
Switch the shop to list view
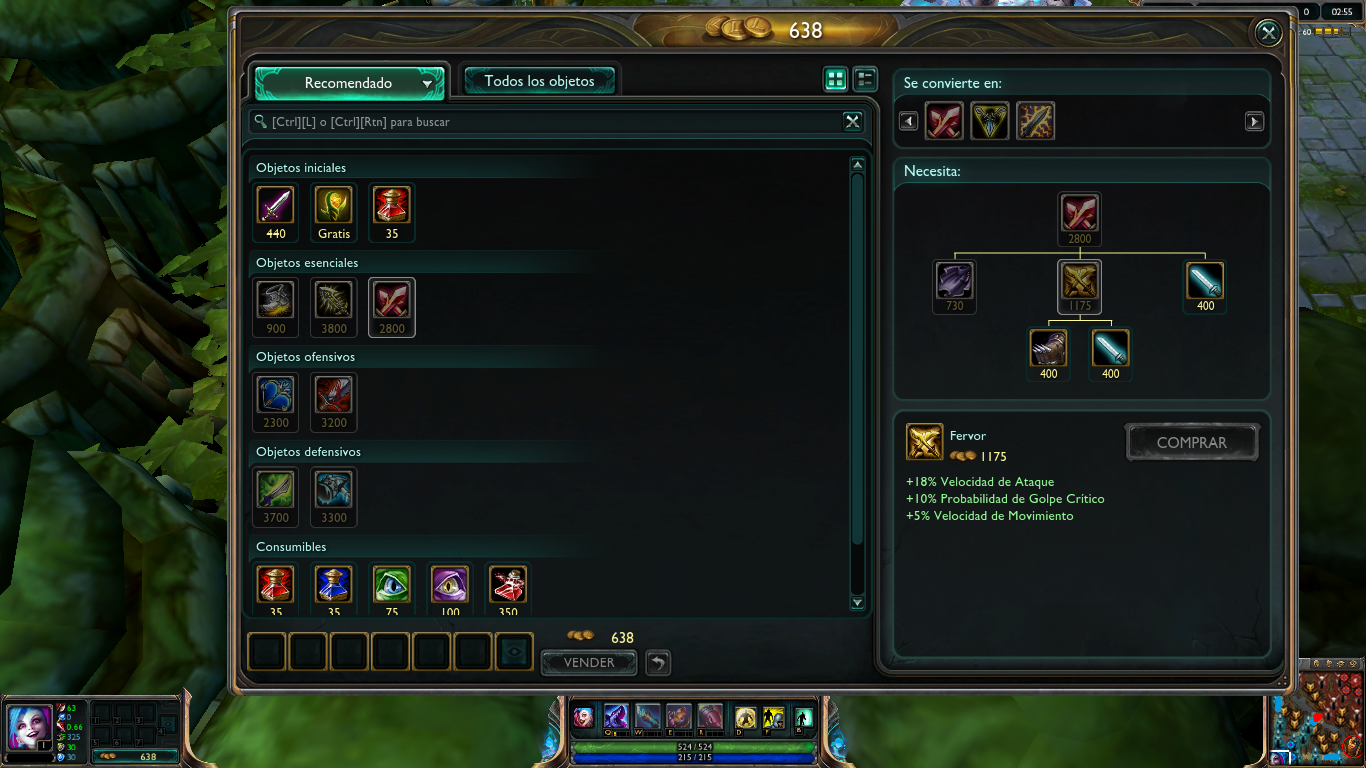coord(864,78)
